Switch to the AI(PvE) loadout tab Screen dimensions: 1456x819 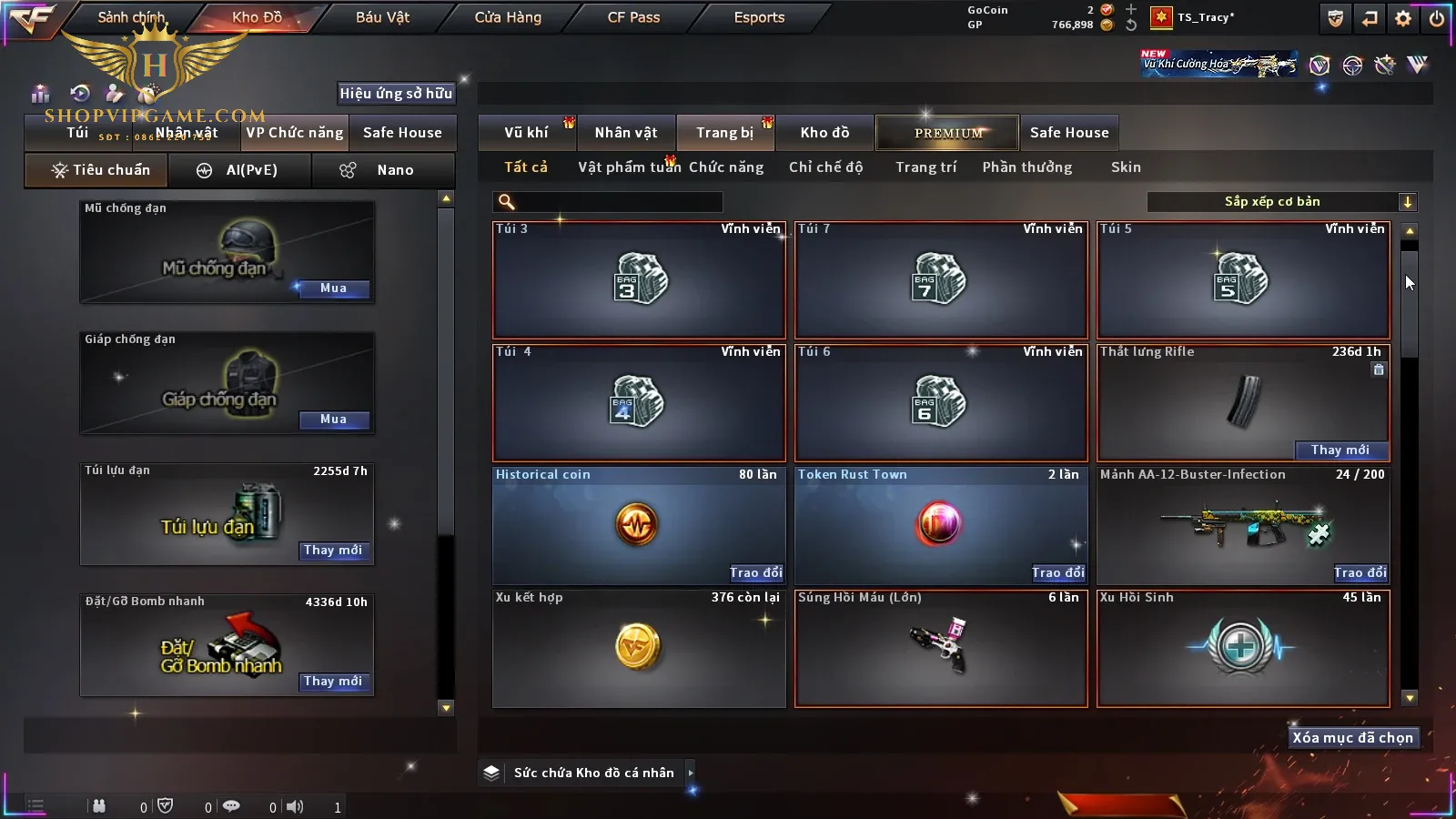[239, 170]
